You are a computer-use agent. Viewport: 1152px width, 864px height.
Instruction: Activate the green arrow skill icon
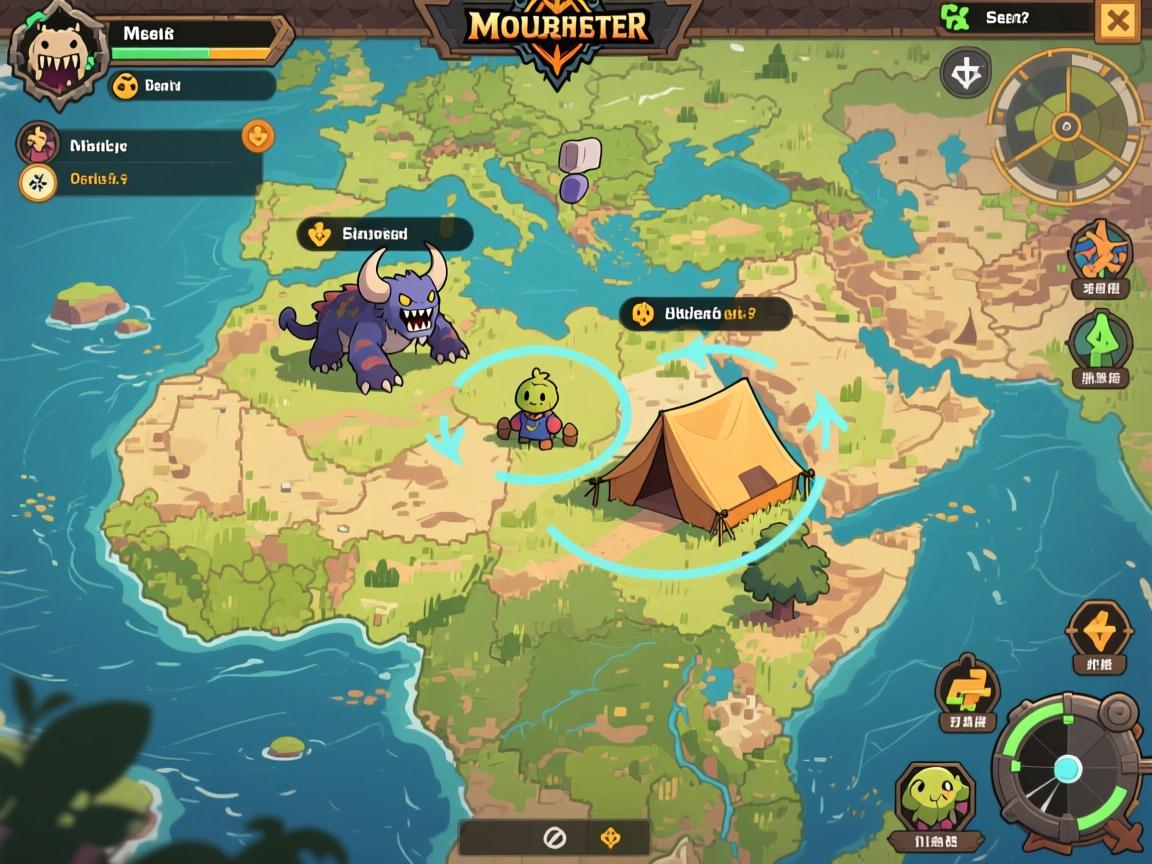(x=1100, y=342)
